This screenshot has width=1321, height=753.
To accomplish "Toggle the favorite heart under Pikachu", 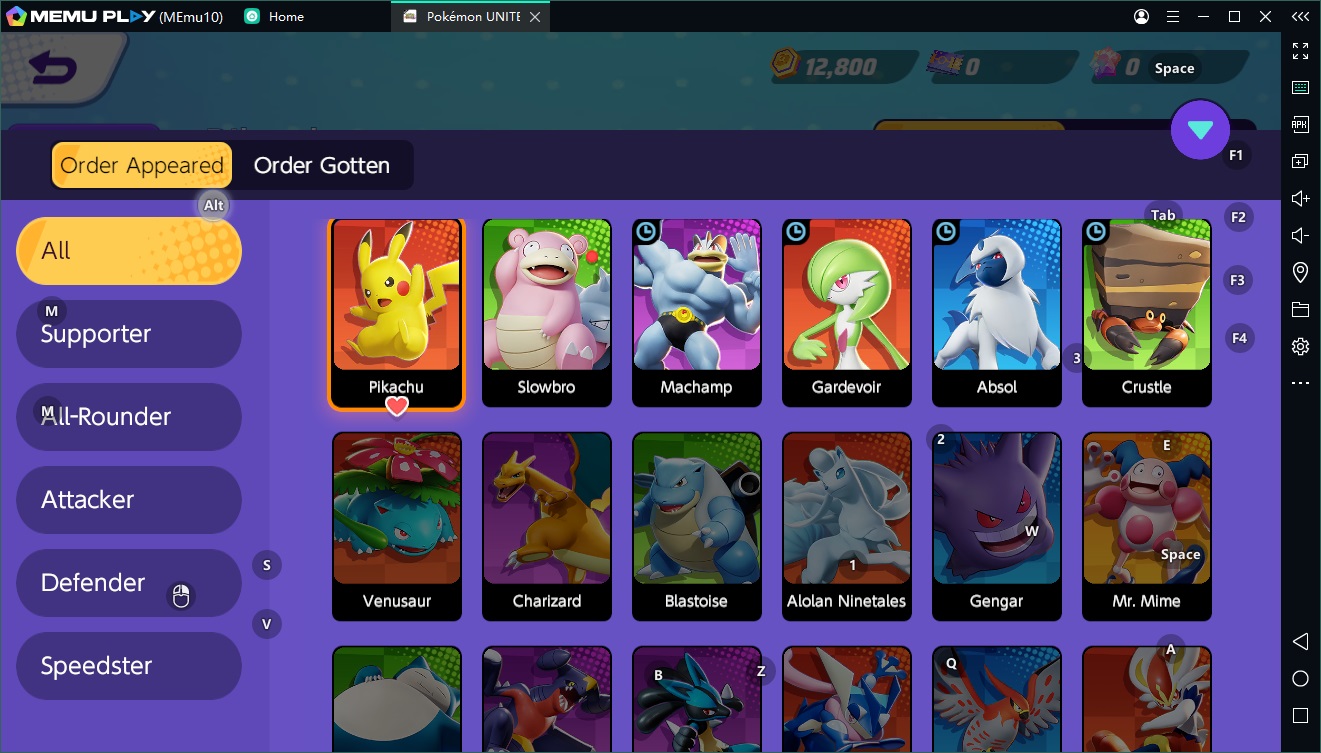I will click(x=397, y=407).
